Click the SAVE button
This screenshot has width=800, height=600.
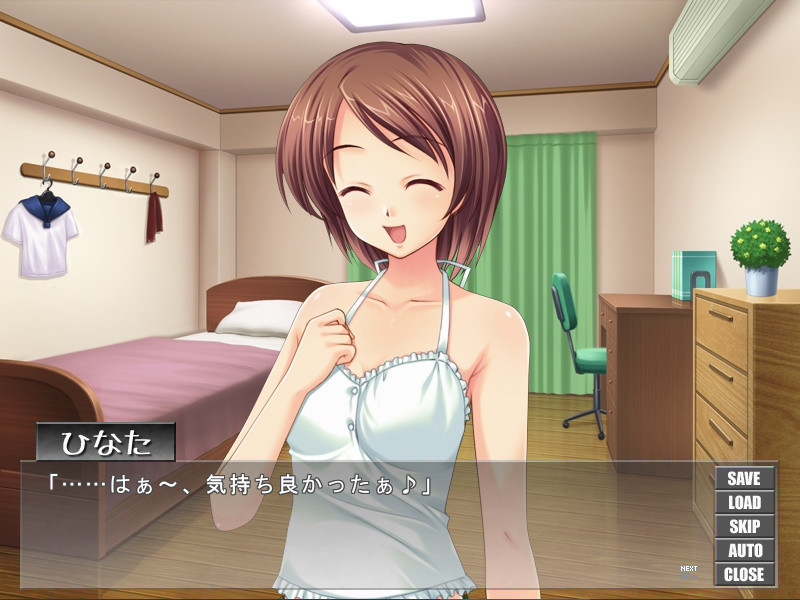(744, 479)
